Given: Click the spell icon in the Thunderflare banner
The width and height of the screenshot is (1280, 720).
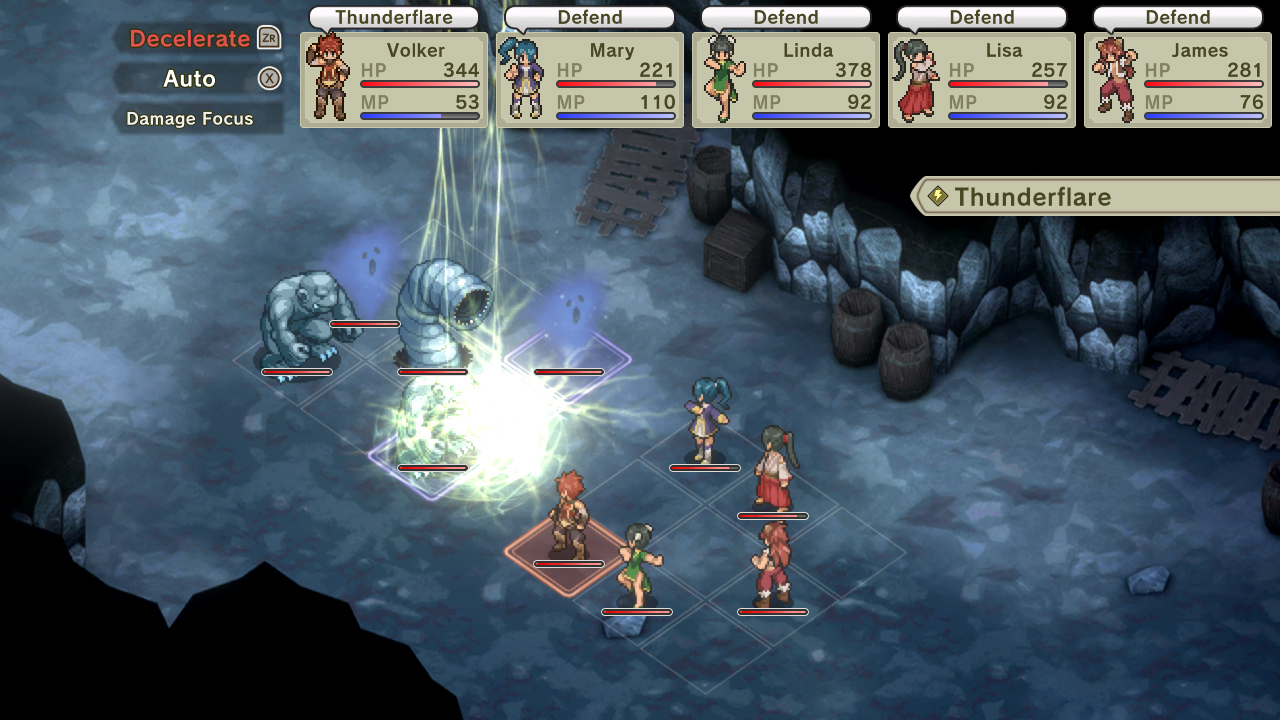Looking at the screenshot, I should (938, 196).
